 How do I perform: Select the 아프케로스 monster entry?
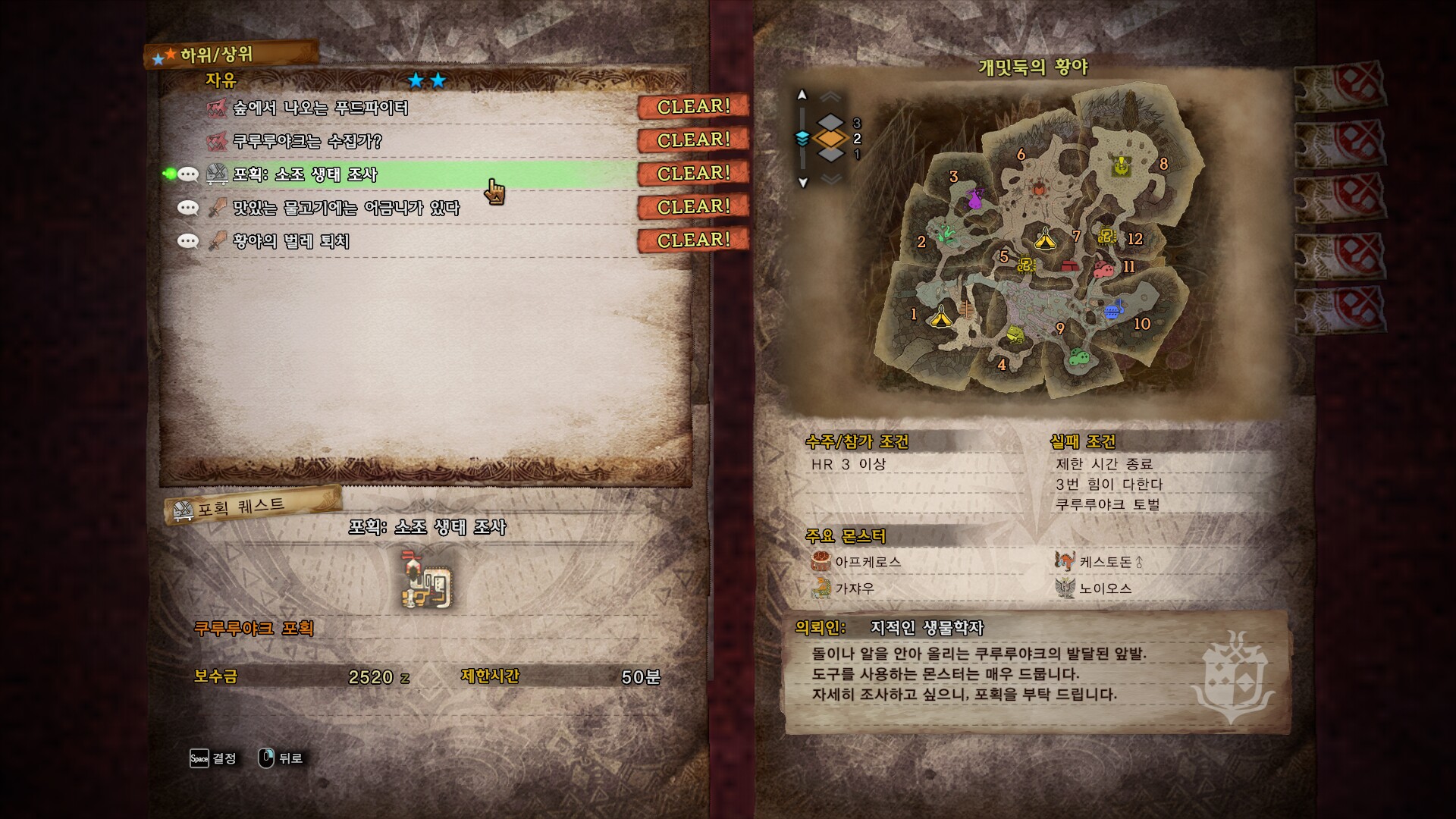pos(868,562)
